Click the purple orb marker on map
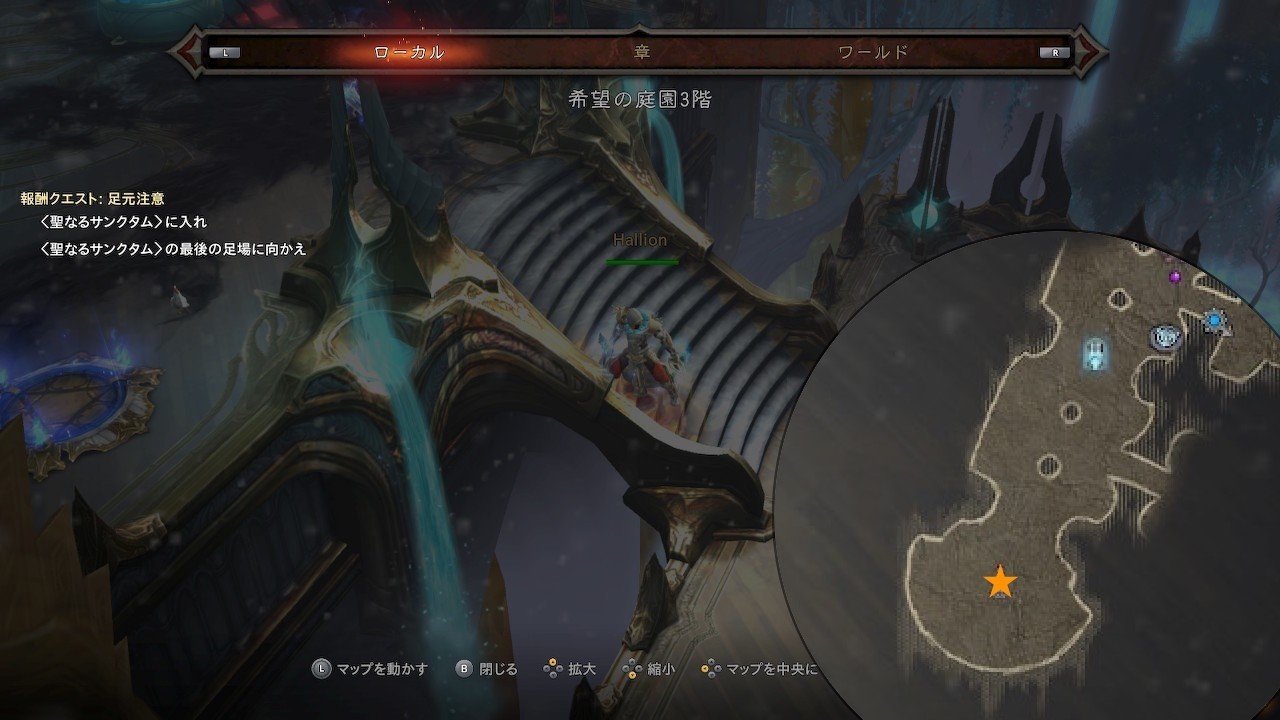Image resolution: width=1280 pixels, height=720 pixels. 1175,276
